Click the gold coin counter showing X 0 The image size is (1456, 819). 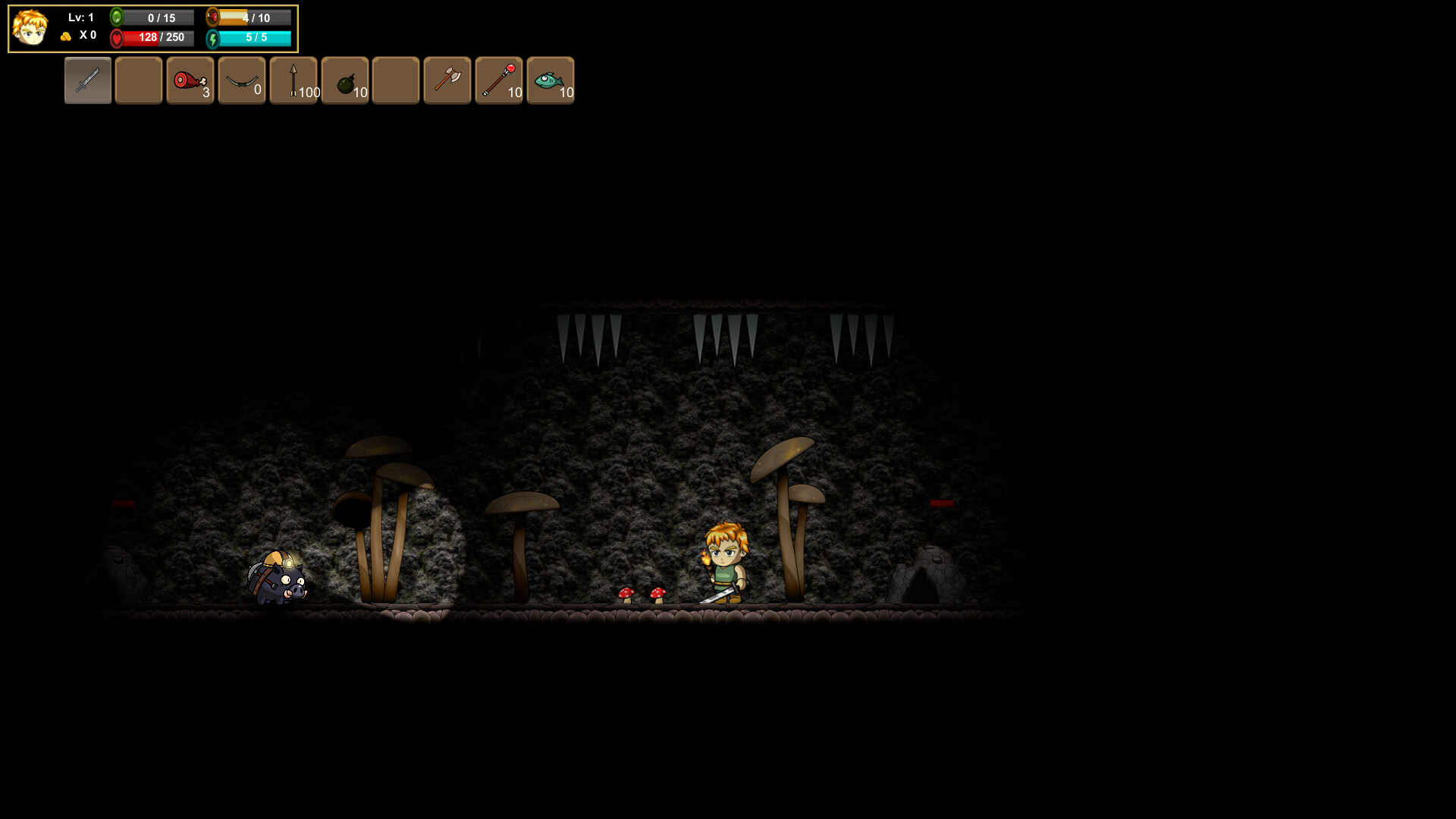tap(80, 35)
